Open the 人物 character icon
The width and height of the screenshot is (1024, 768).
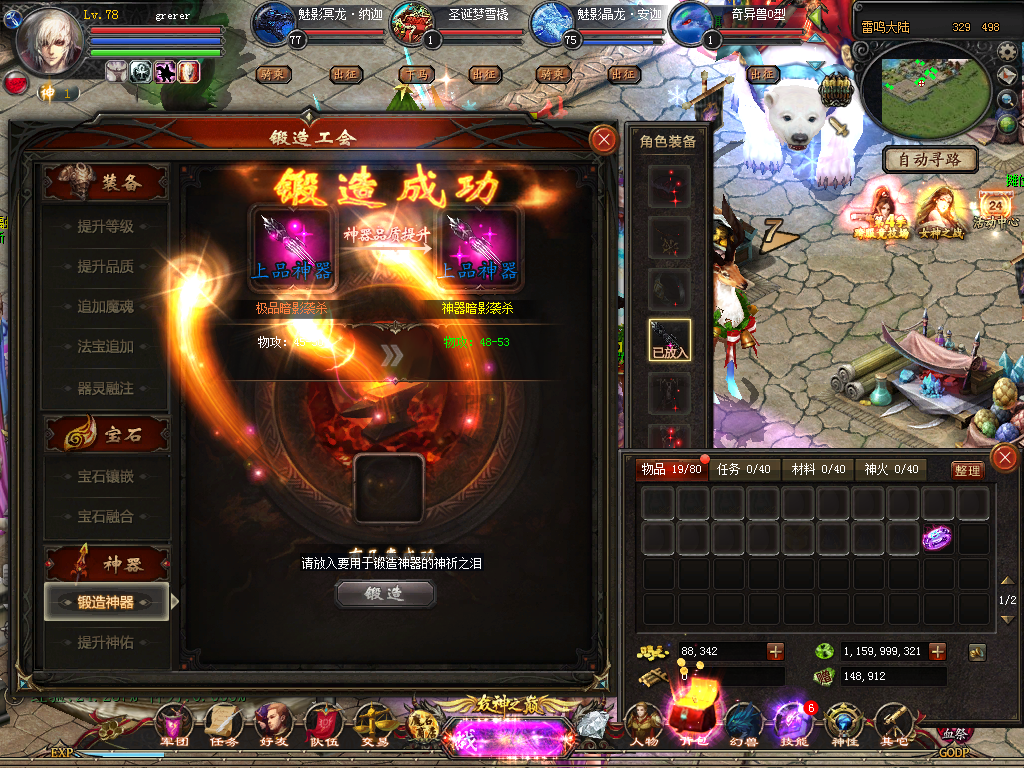644,723
